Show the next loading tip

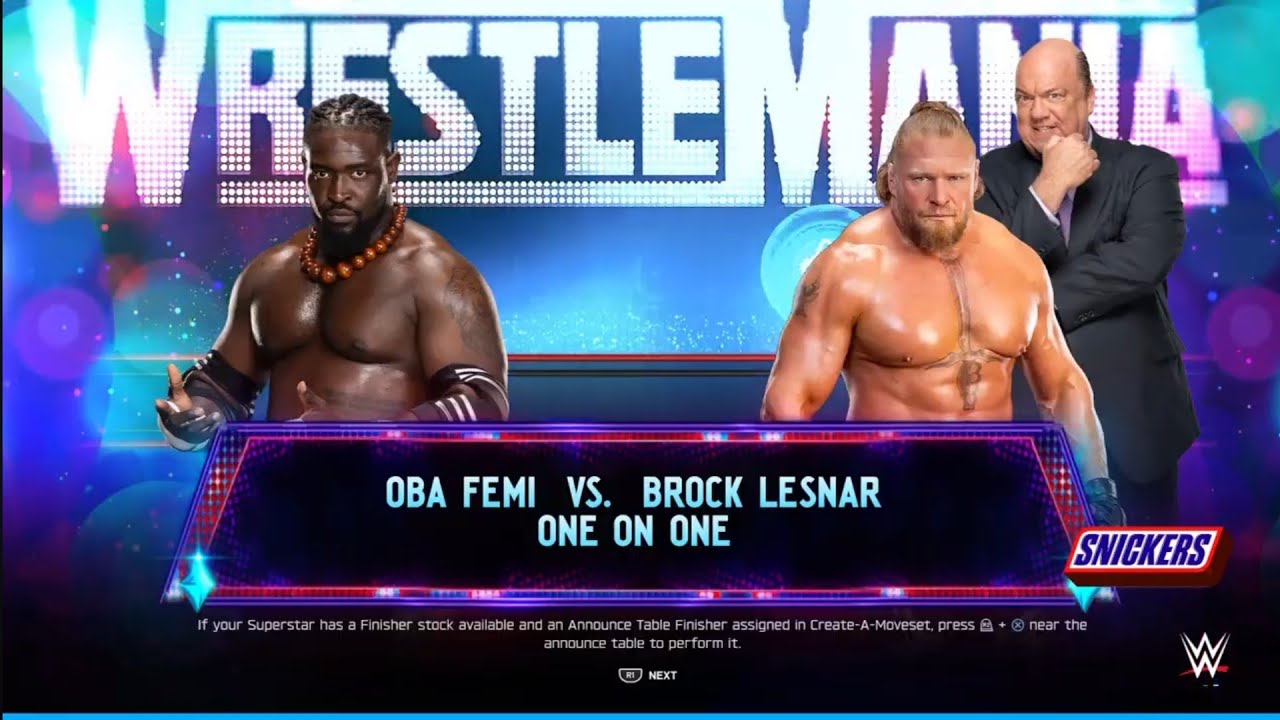648,675
